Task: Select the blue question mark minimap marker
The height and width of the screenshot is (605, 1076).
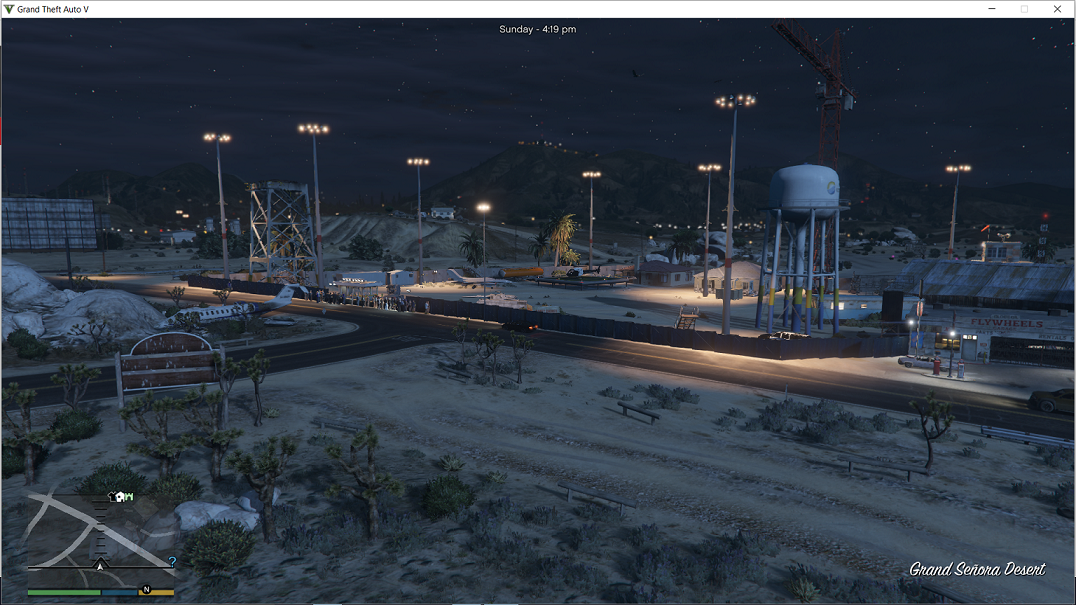Action: pos(172,562)
